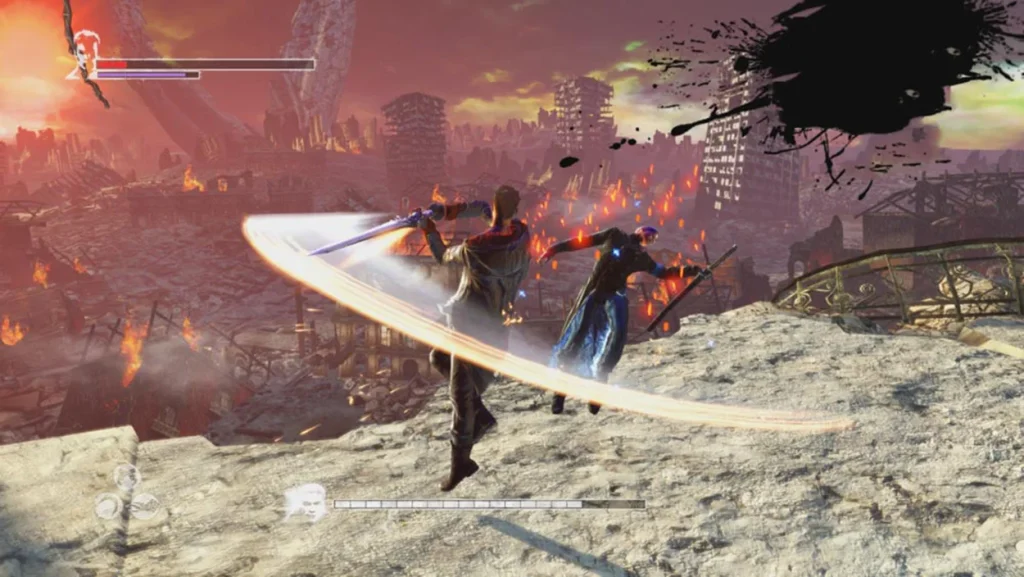Activate the right circle in the weapon selector
1024x577 pixels.
[x=145, y=506]
